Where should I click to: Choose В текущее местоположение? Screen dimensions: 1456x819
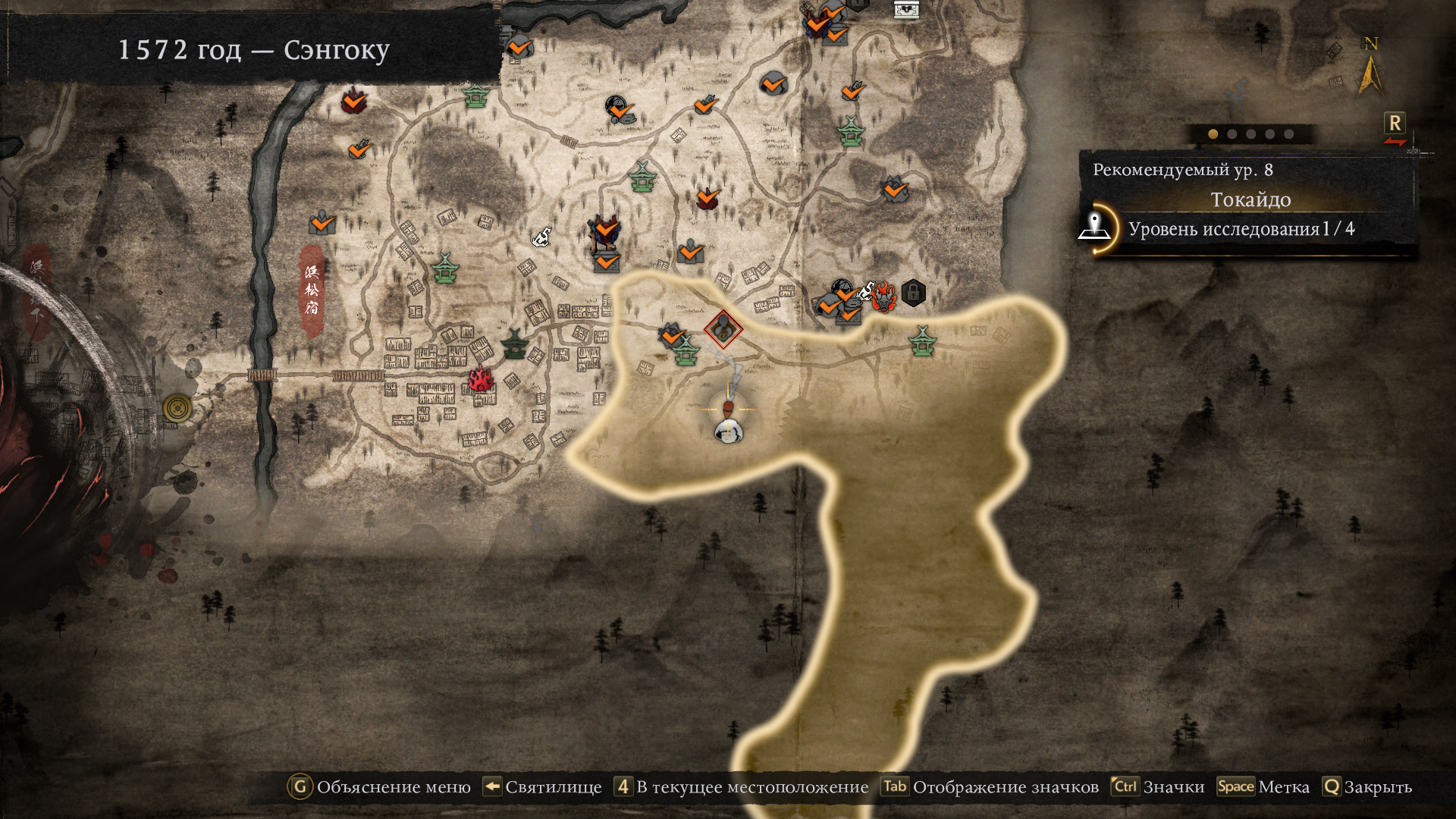[741, 787]
